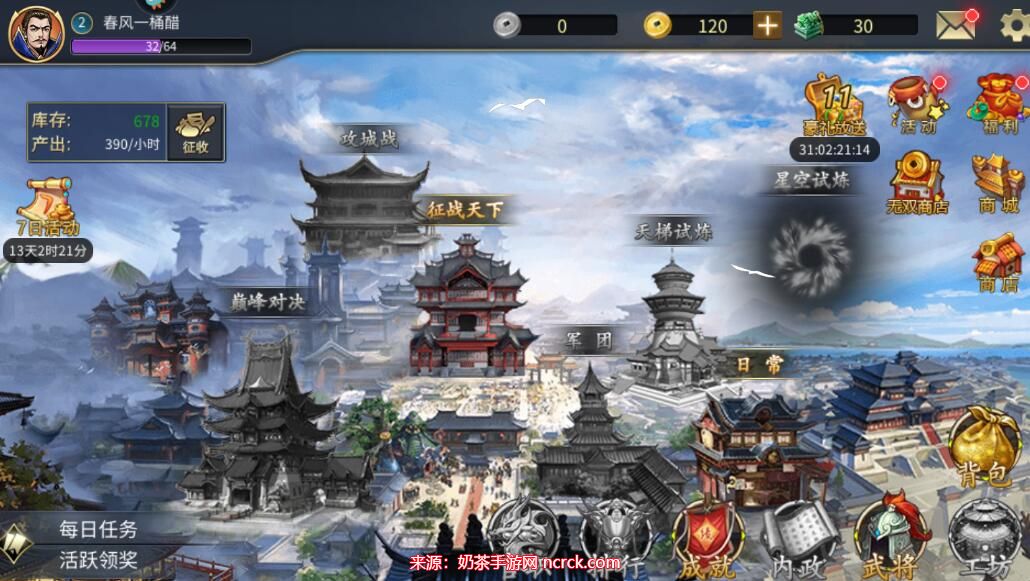Collect resources with 征收 button
This screenshot has width=1030, height=581.
click(195, 133)
